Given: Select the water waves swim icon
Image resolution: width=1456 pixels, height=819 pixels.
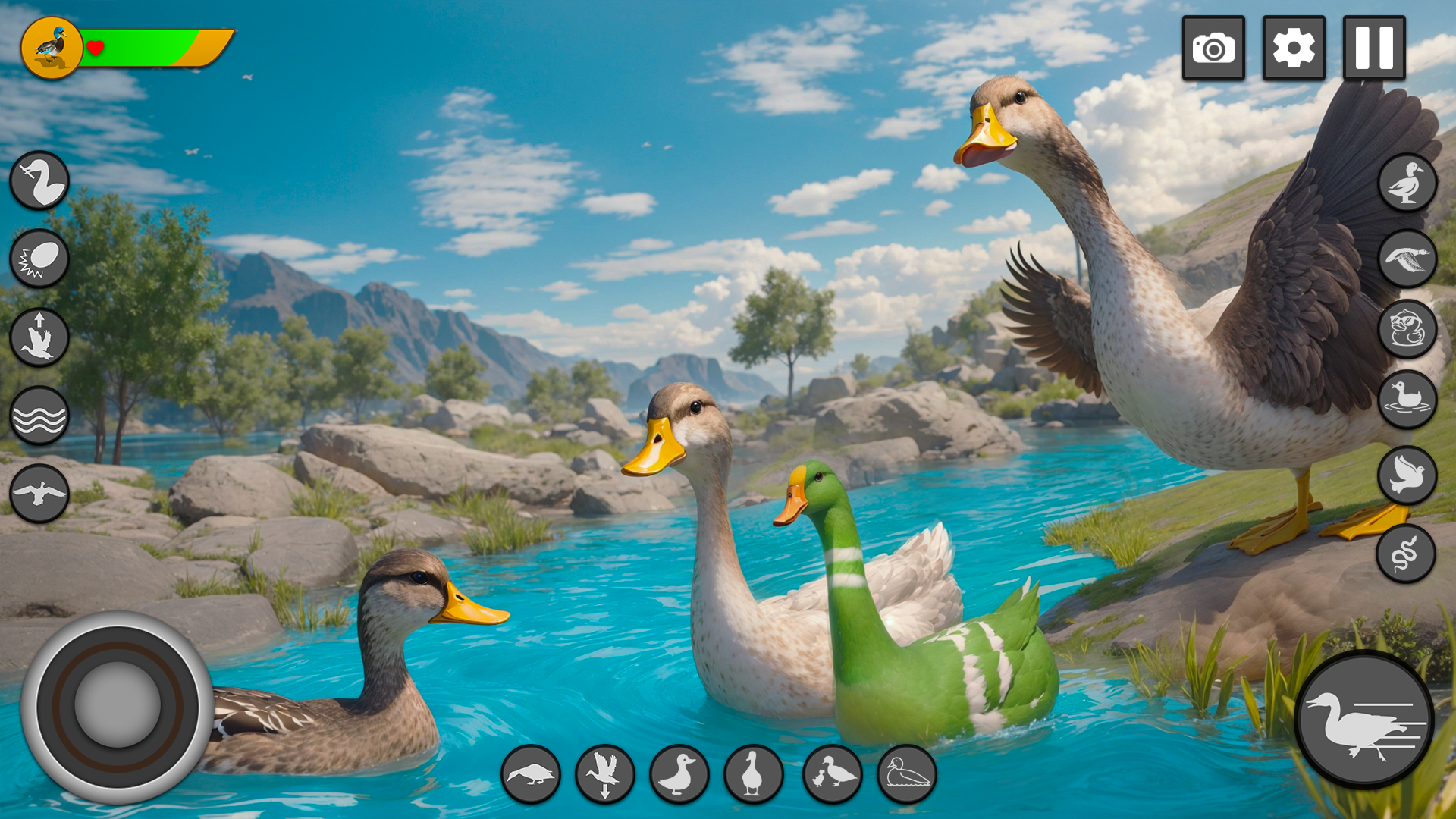Looking at the screenshot, I should [x=39, y=413].
